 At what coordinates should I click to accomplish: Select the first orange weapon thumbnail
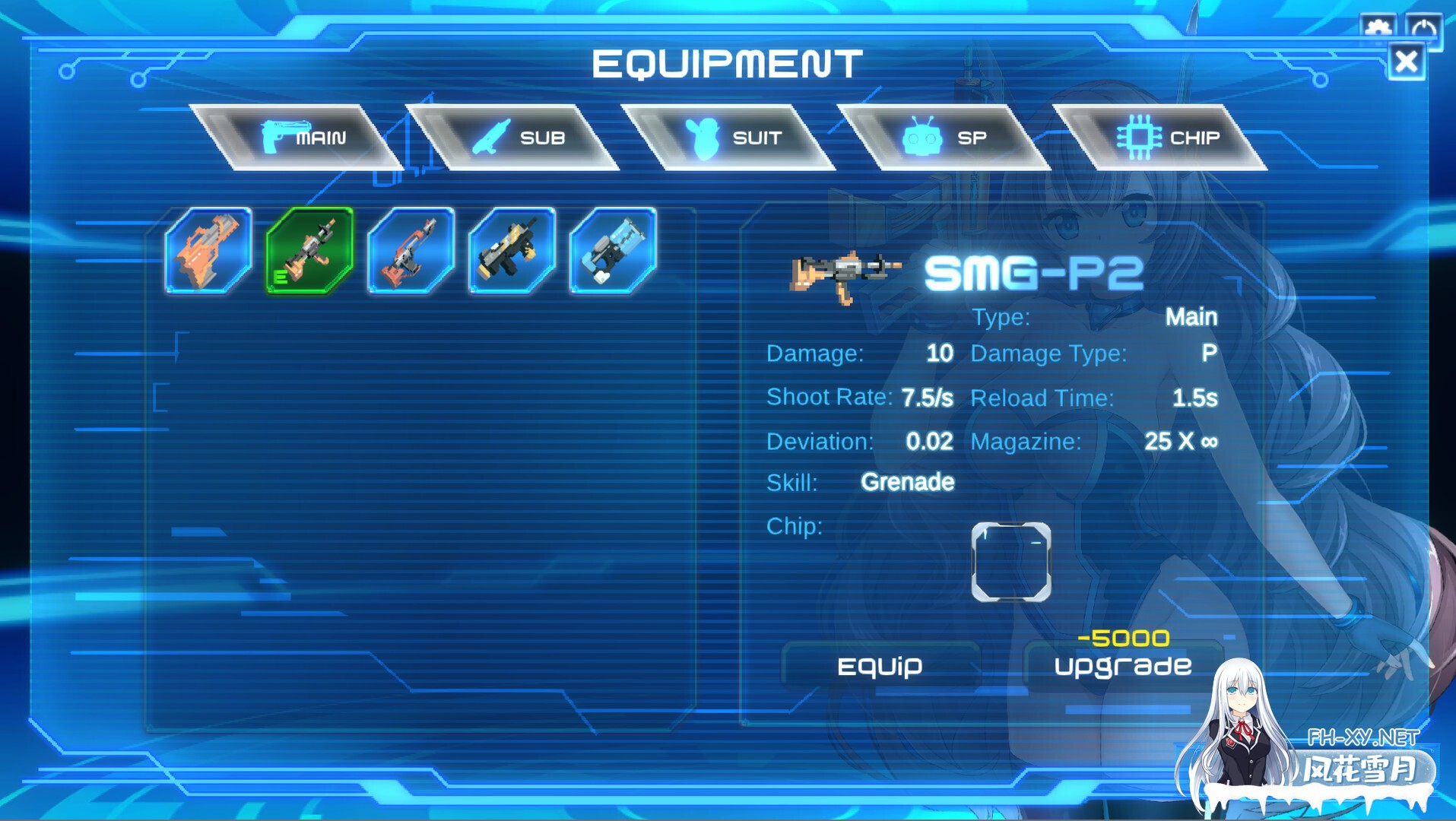pos(207,249)
